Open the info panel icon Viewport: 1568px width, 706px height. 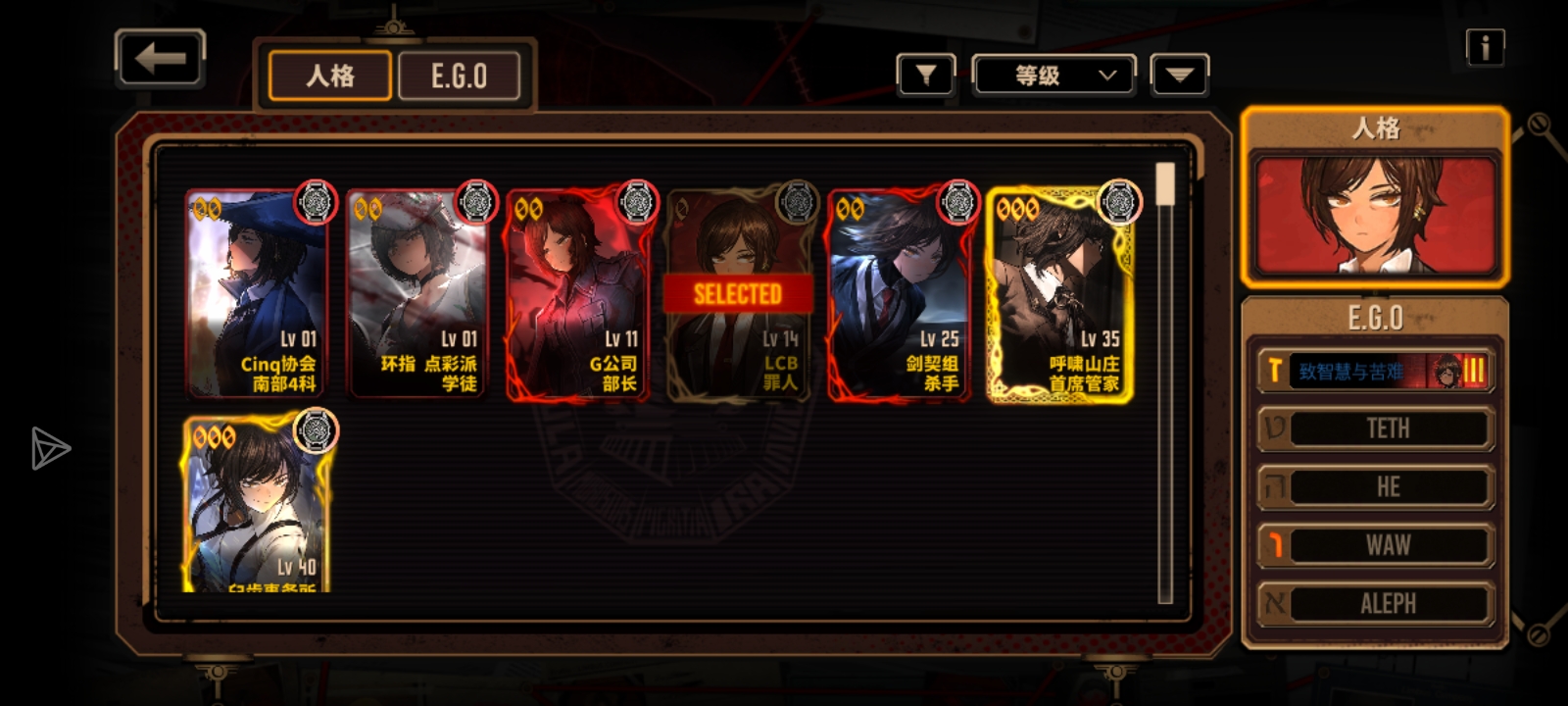tap(1485, 47)
